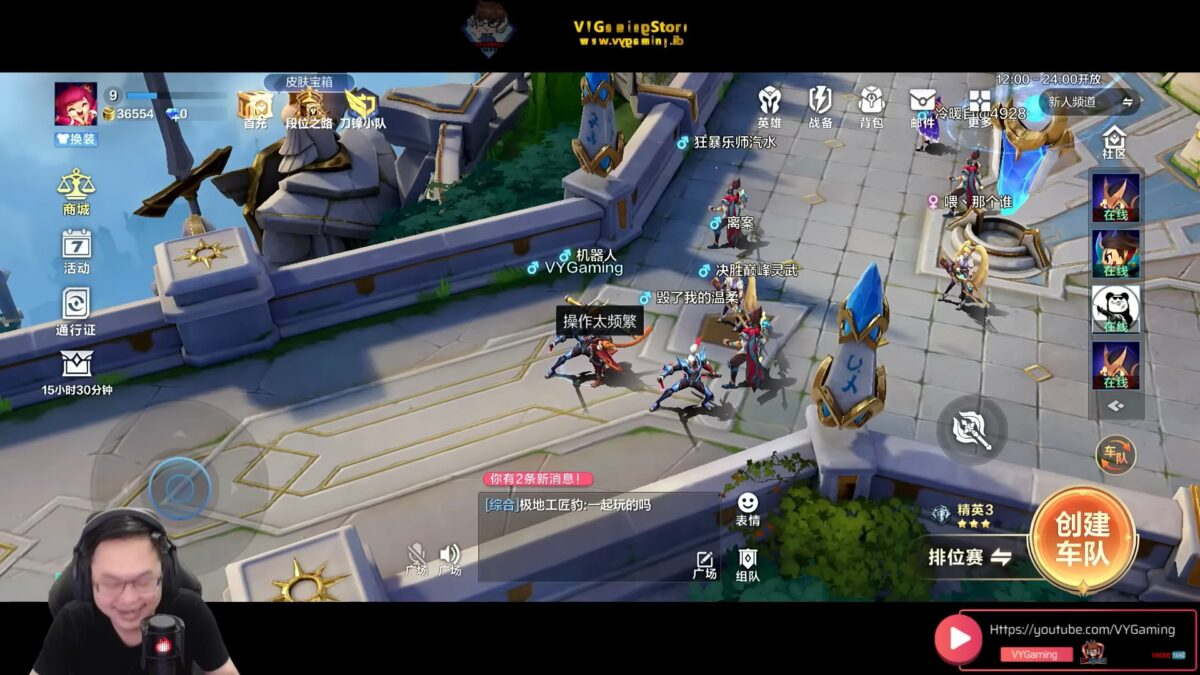Click the YouTube play button overlay
Image resolution: width=1200 pixels, height=675 pixels.
[x=958, y=638]
